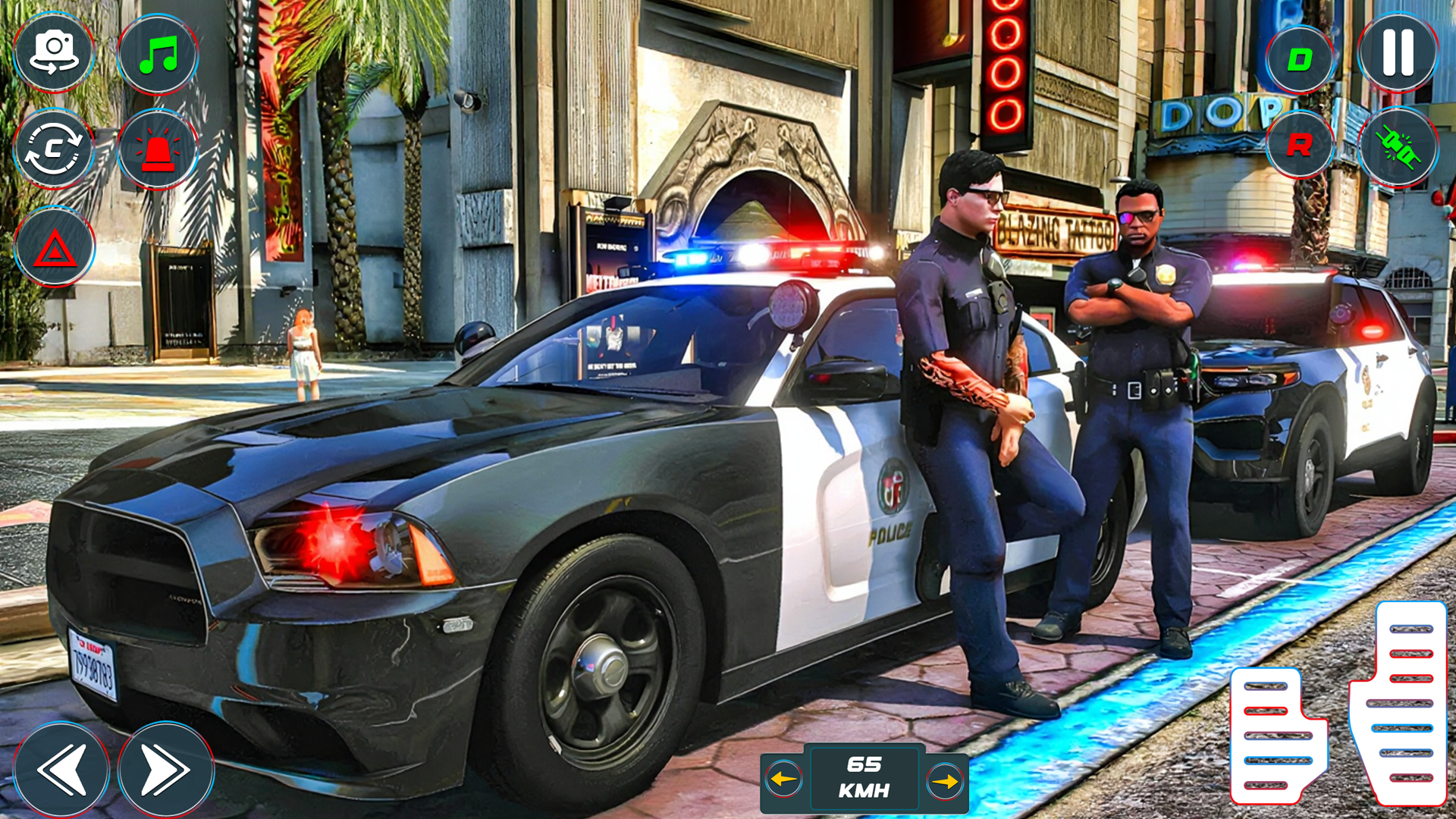Tap the right arrow beside the speedometer
This screenshot has height=819, width=1456.
946,780
